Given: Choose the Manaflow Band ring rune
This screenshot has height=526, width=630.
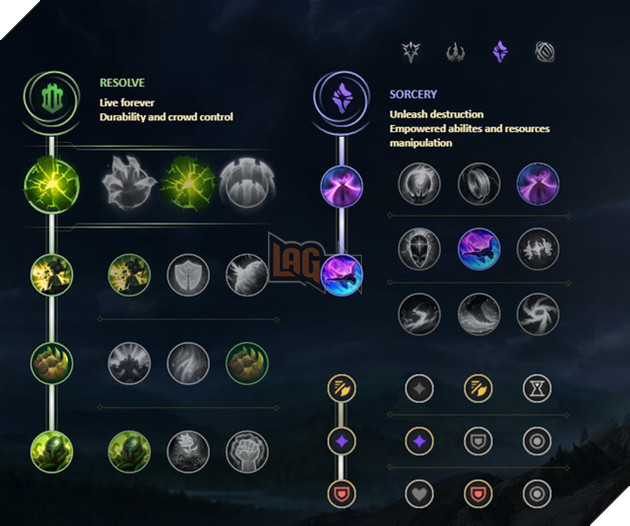Looking at the screenshot, I should point(479,184).
